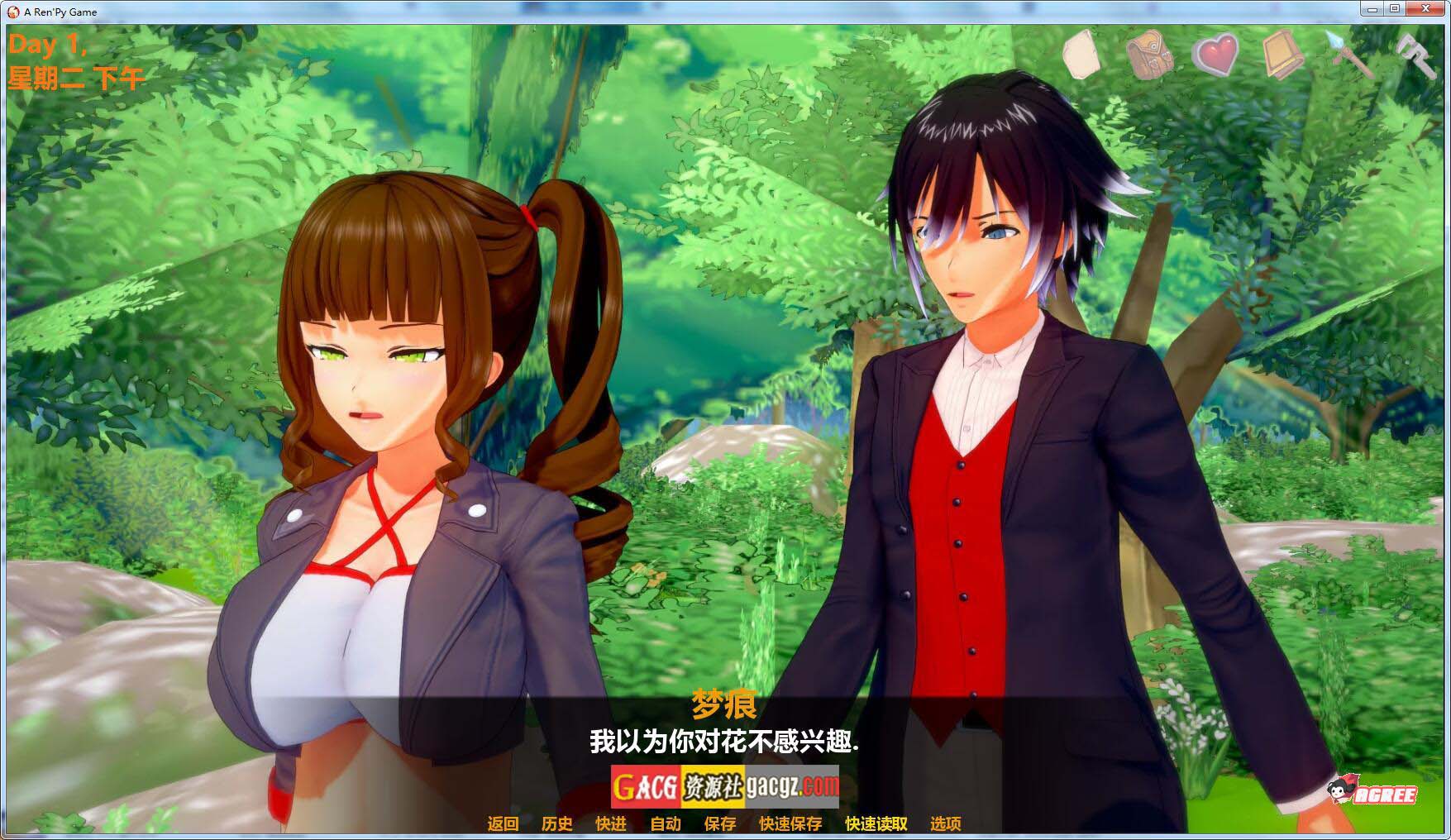
Task: Minimize the game window
Action: pos(1372,9)
